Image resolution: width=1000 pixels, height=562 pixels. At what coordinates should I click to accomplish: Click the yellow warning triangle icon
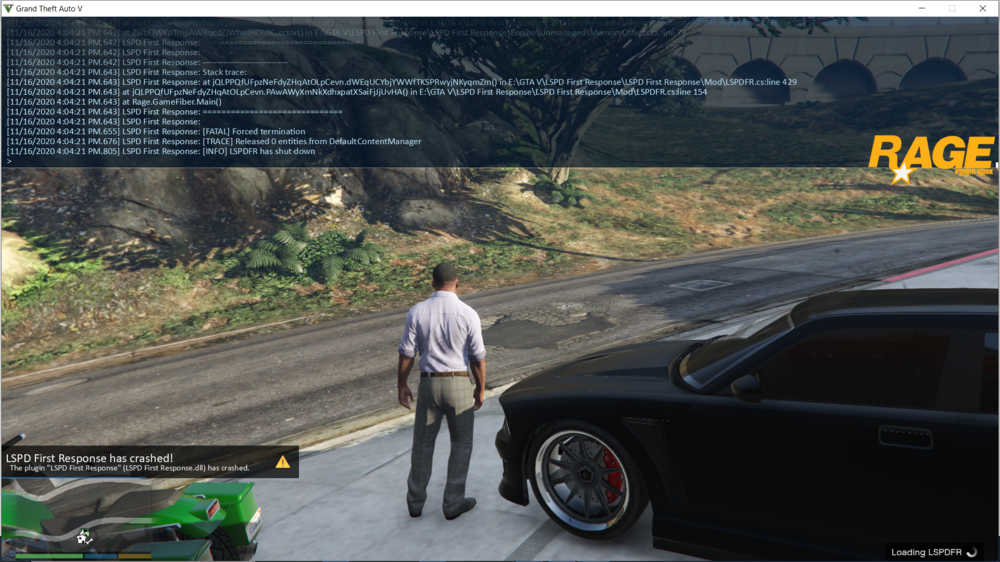click(x=283, y=462)
